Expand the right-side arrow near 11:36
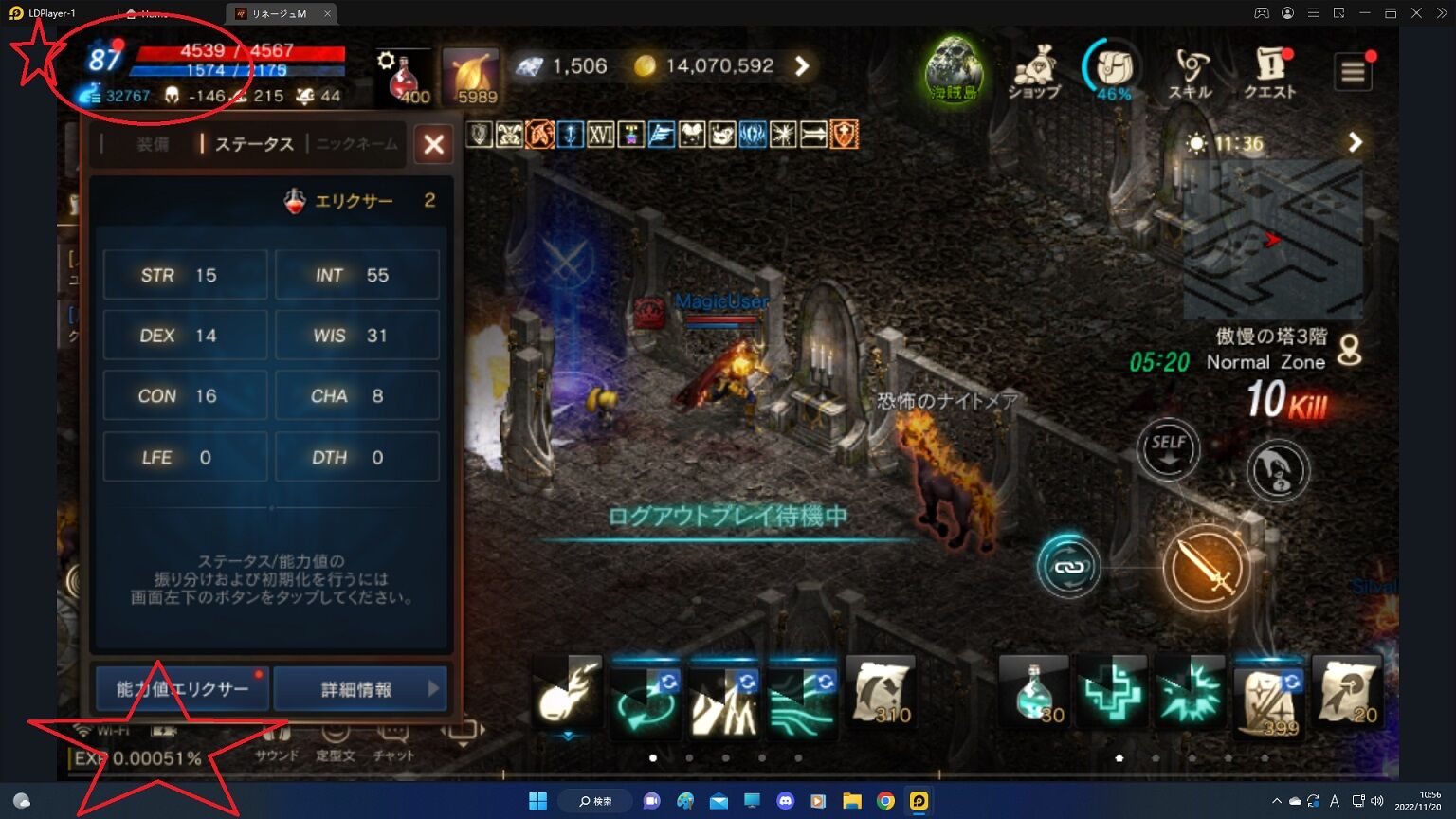Image resolution: width=1456 pixels, height=819 pixels. (1355, 142)
